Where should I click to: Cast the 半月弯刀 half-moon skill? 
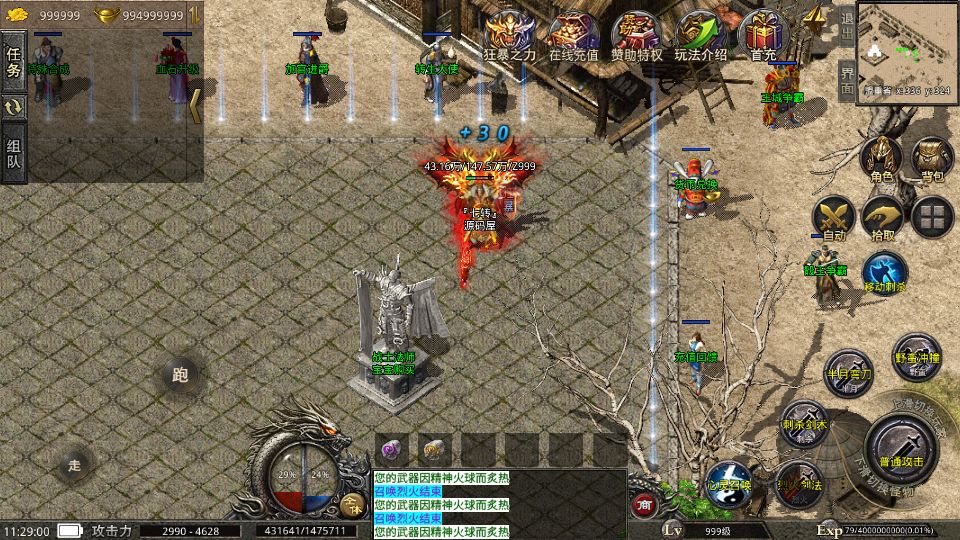tap(847, 371)
